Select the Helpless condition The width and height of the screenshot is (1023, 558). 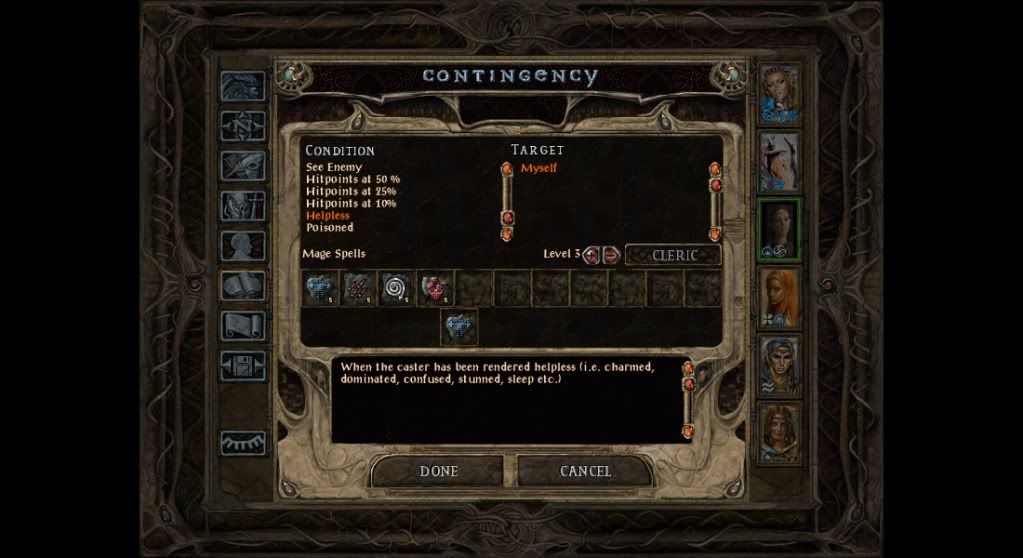[x=328, y=215]
